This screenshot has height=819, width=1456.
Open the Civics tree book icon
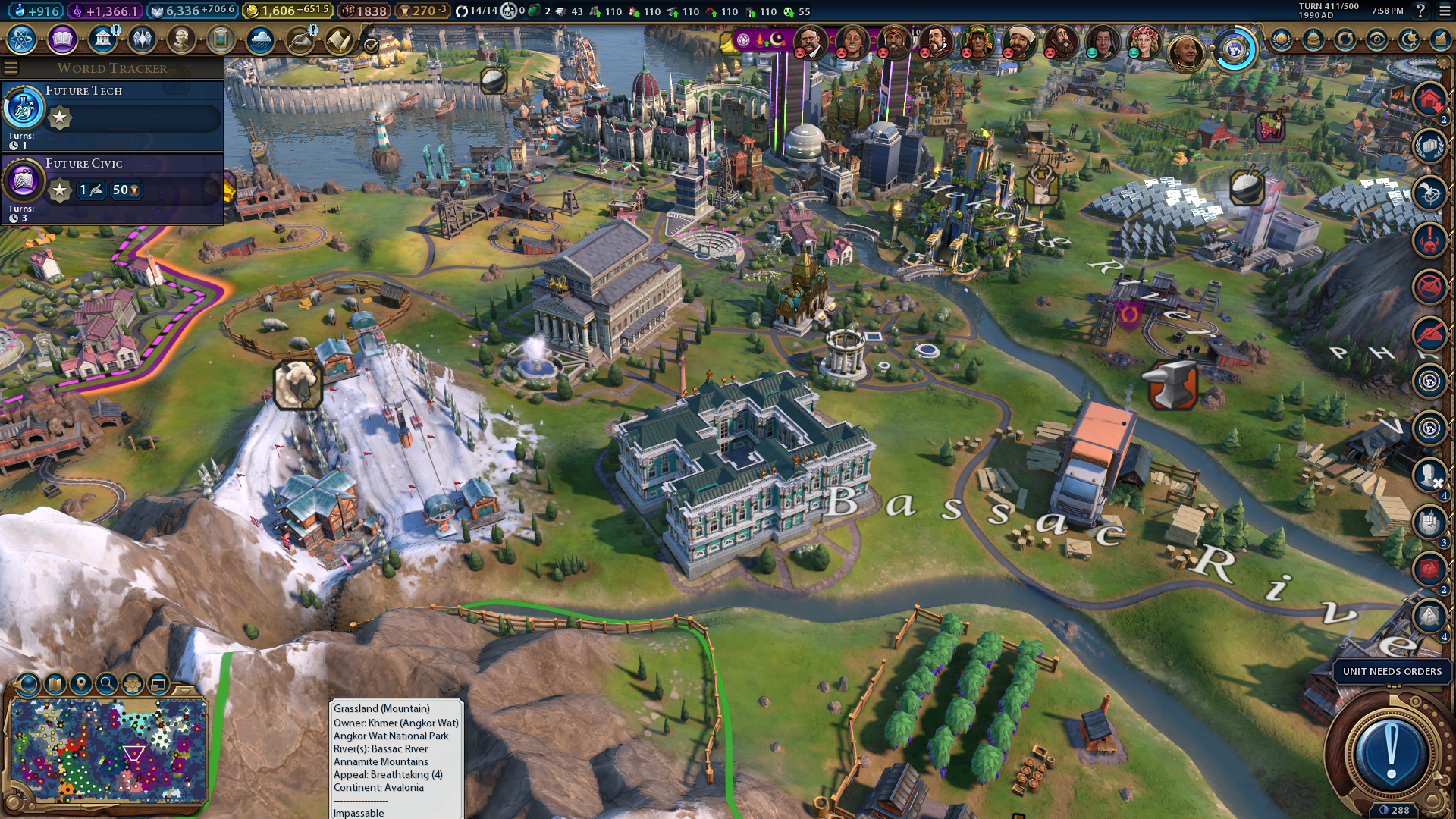(x=62, y=39)
